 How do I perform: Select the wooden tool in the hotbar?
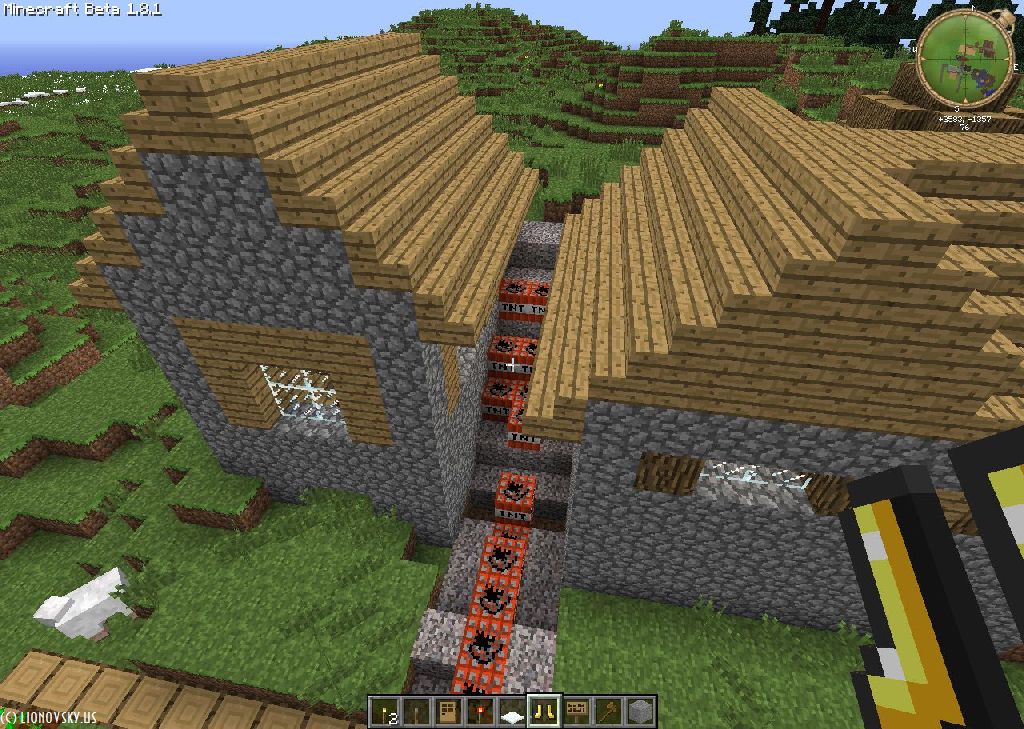click(x=609, y=712)
